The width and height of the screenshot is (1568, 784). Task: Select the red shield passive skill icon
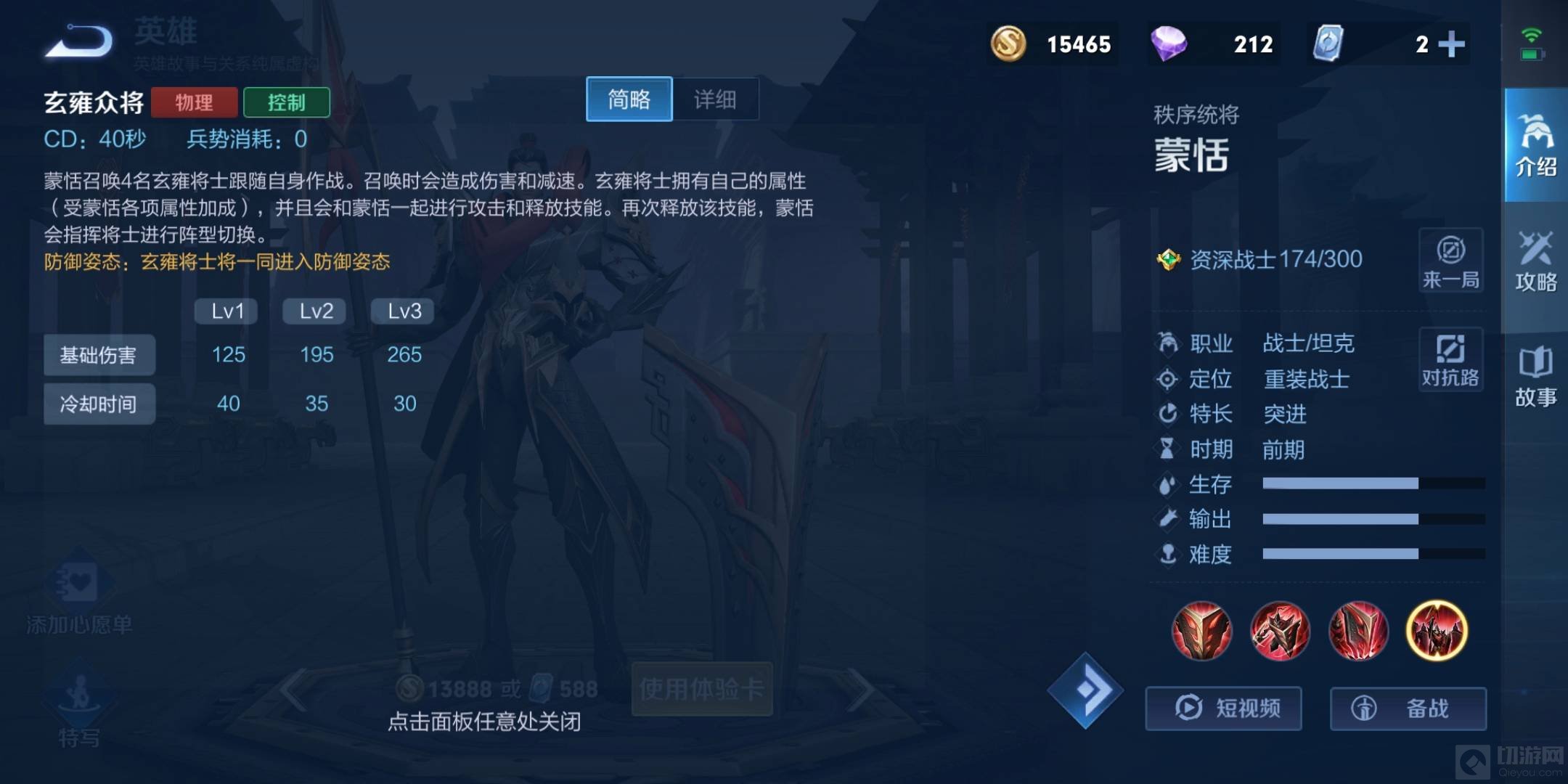(x=1201, y=630)
